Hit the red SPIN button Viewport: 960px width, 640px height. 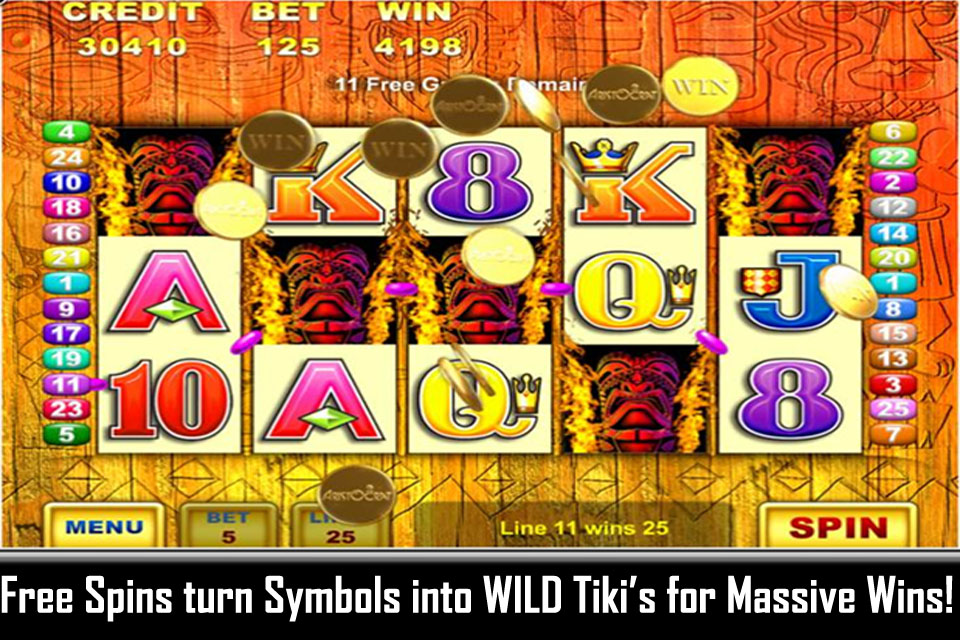pyautogui.click(x=838, y=527)
